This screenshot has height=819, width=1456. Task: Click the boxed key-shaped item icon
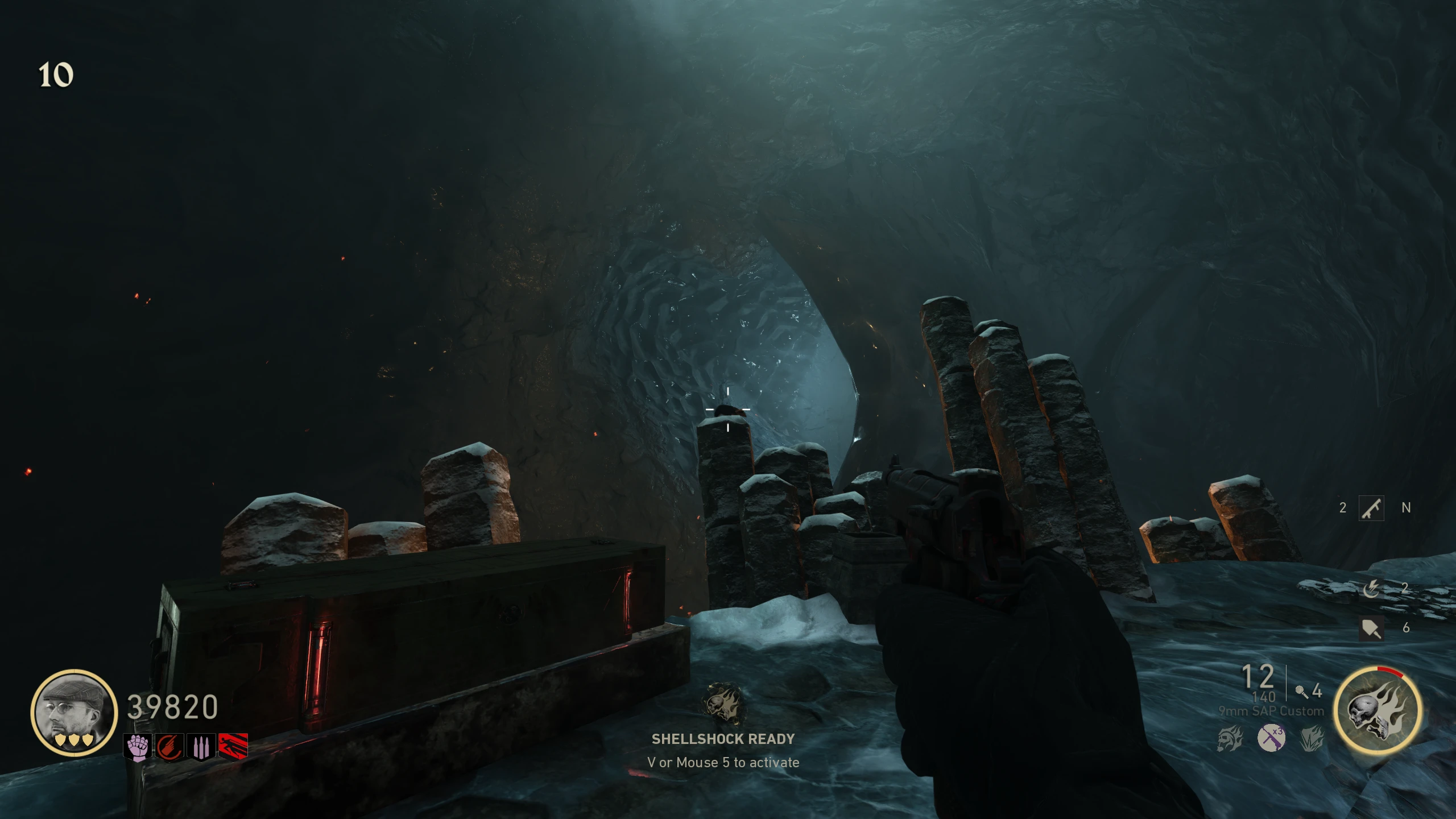(1371, 507)
